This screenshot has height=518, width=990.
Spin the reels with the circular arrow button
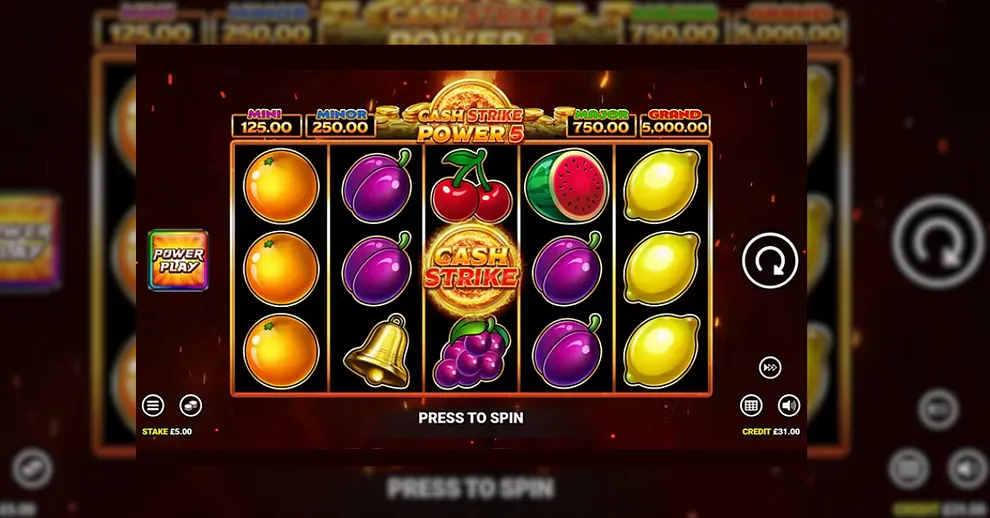coord(770,261)
